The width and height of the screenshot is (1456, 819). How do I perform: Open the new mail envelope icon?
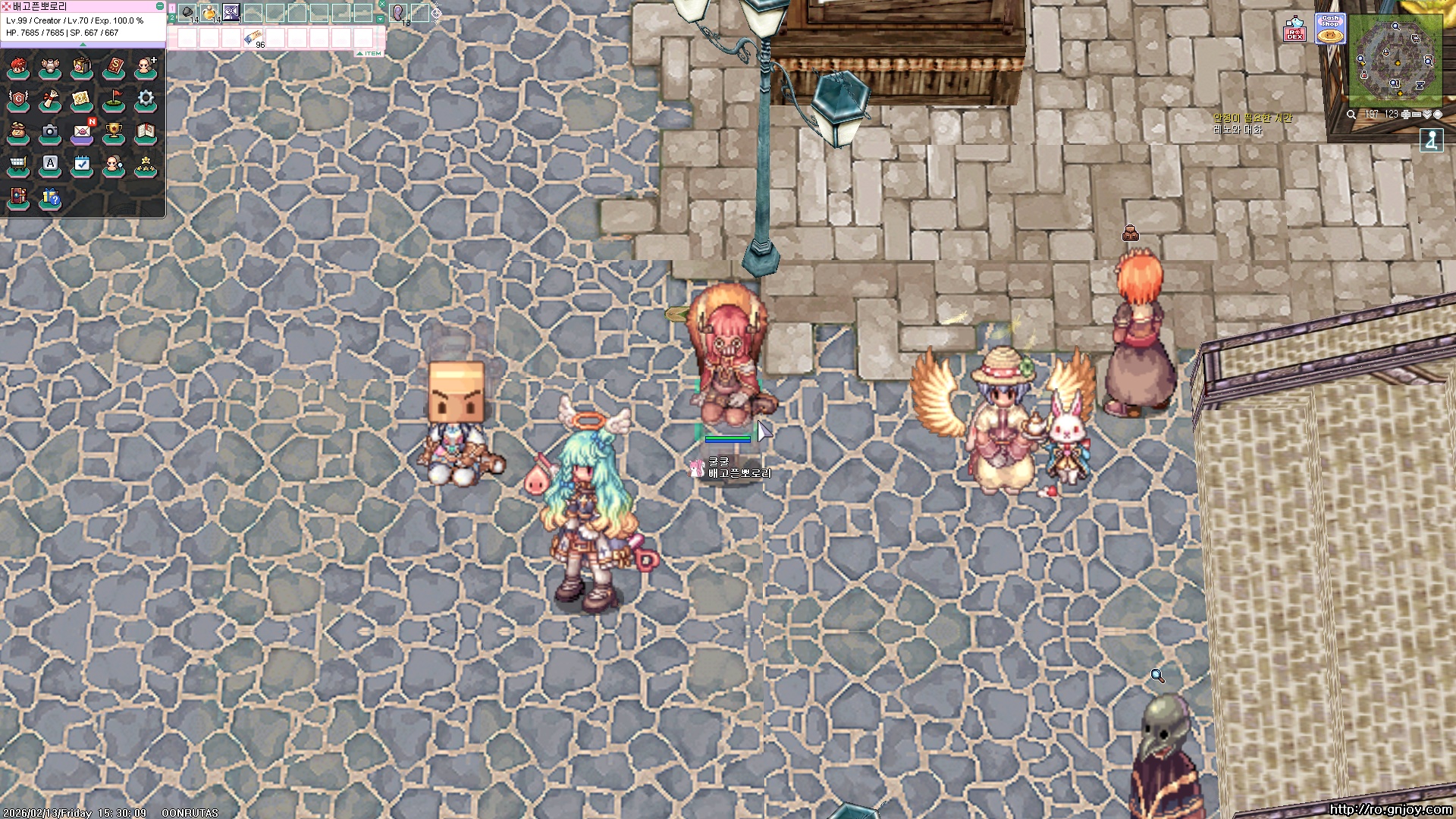point(82,132)
